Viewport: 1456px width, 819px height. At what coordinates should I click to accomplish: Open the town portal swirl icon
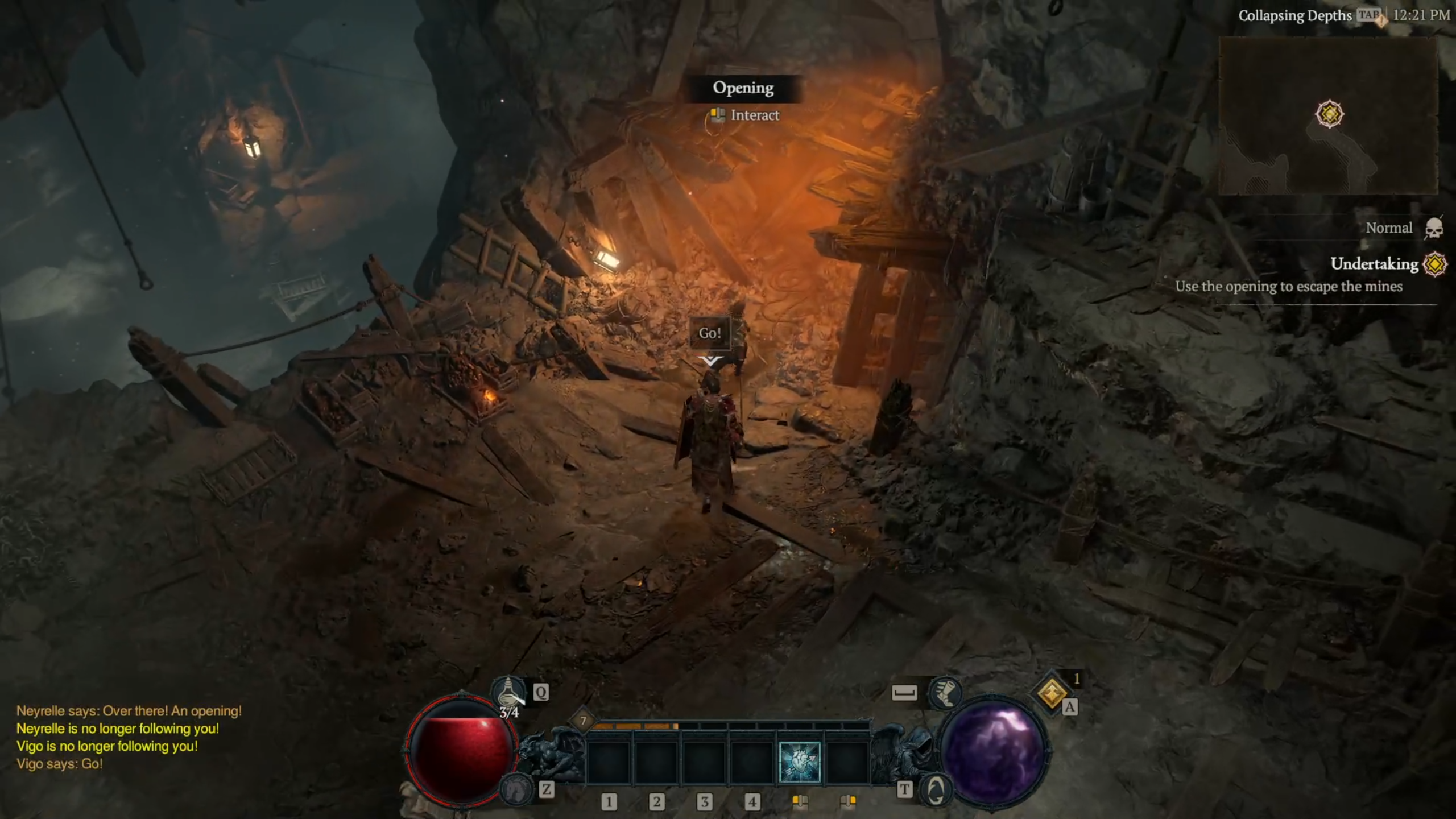tap(936, 790)
